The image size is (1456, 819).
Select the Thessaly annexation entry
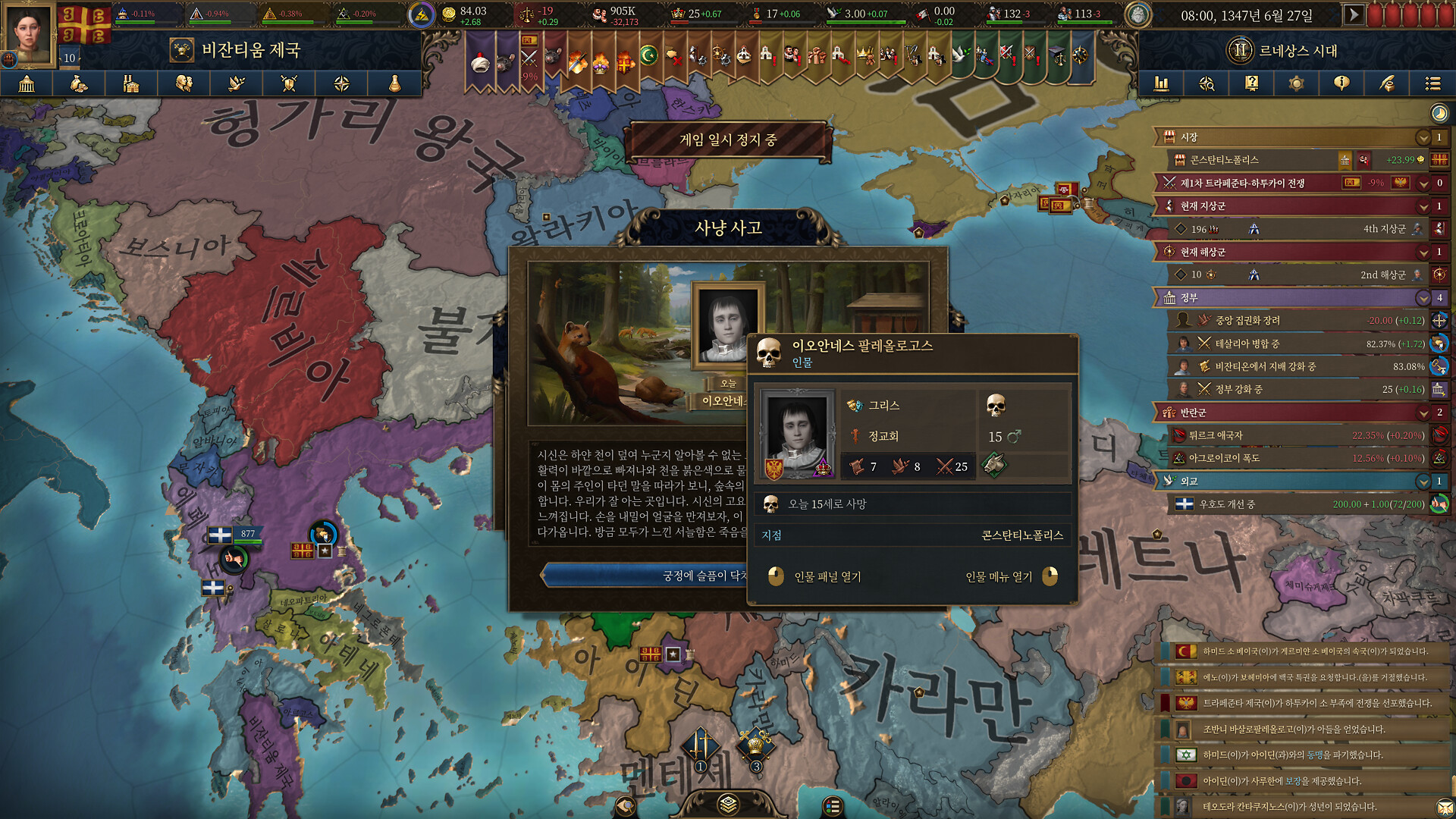(1289, 344)
